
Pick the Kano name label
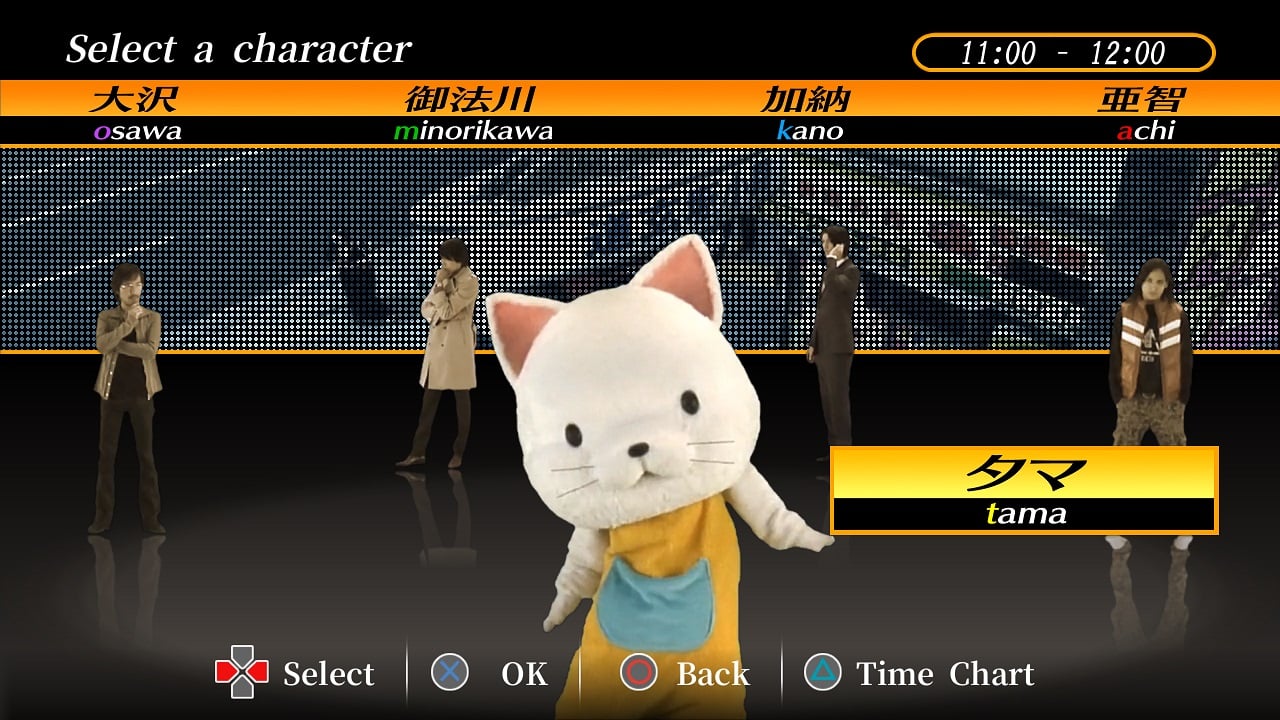click(808, 114)
